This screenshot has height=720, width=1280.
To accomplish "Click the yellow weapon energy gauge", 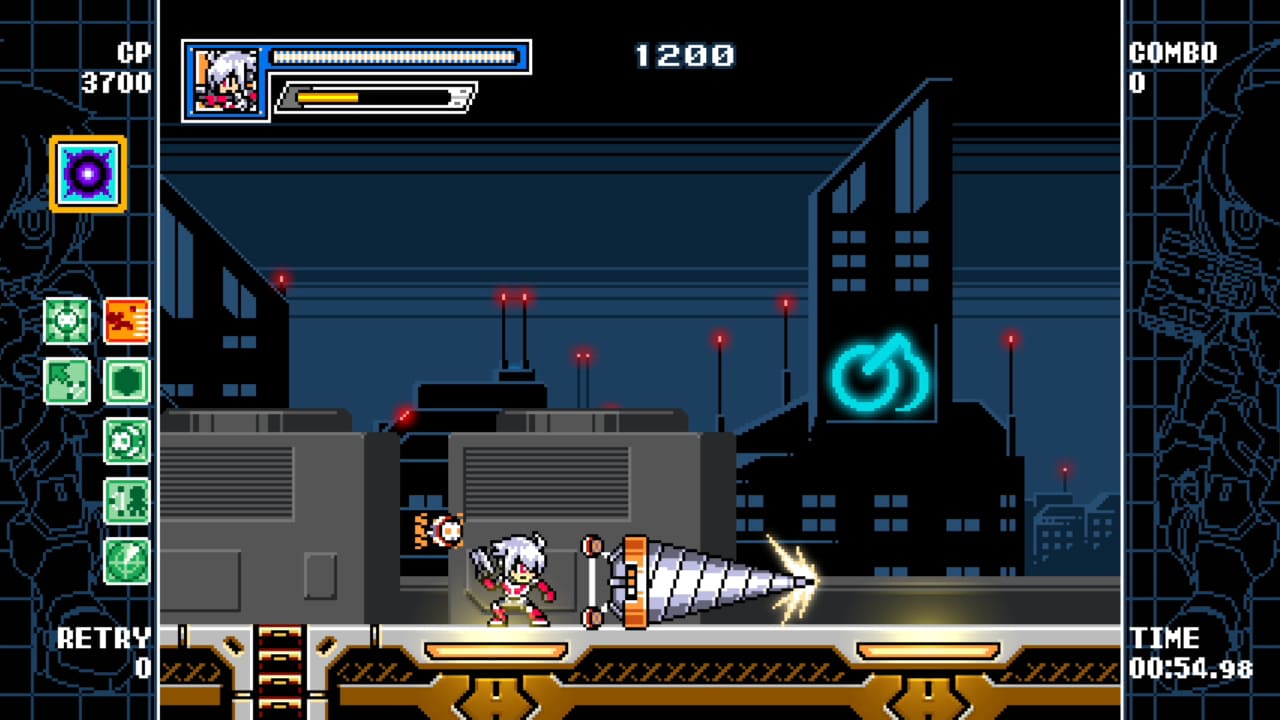I will coord(330,98).
